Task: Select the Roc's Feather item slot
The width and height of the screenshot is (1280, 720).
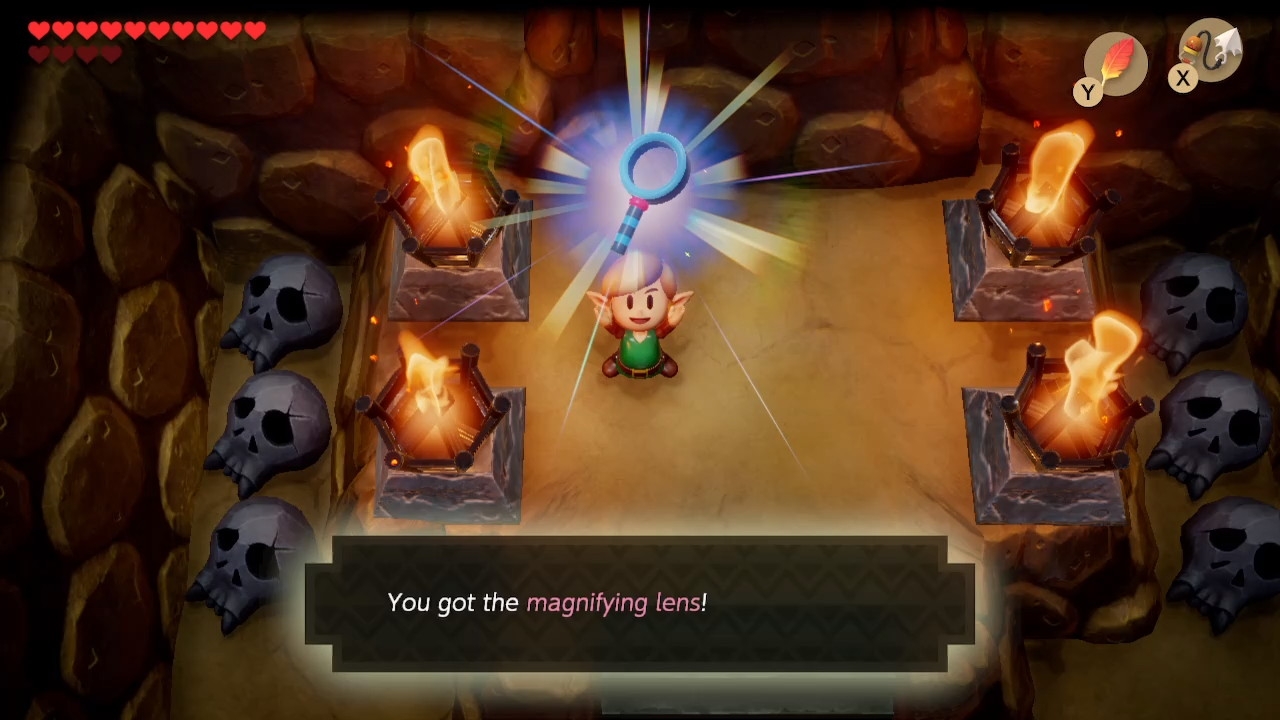Action: [1115, 64]
